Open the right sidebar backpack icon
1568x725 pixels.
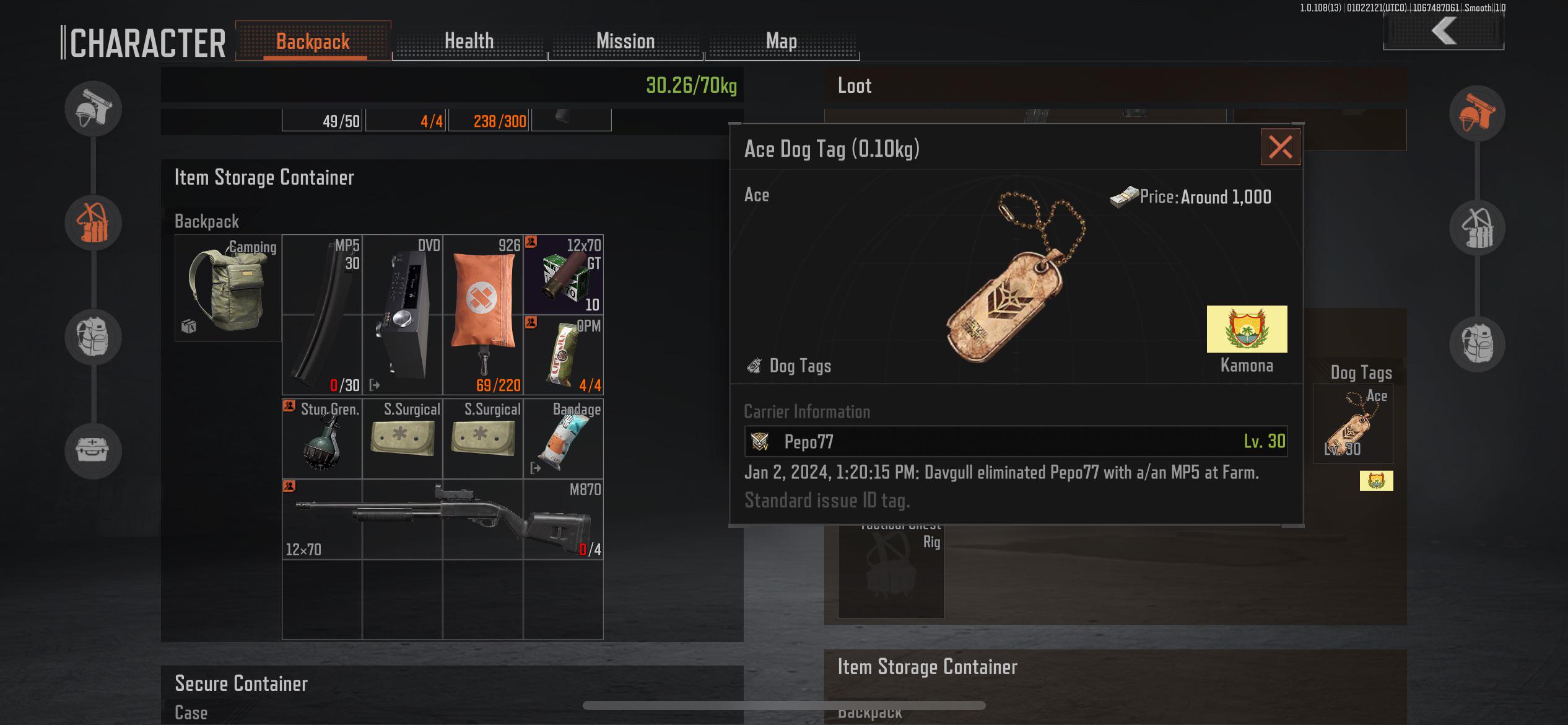tap(1477, 343)
